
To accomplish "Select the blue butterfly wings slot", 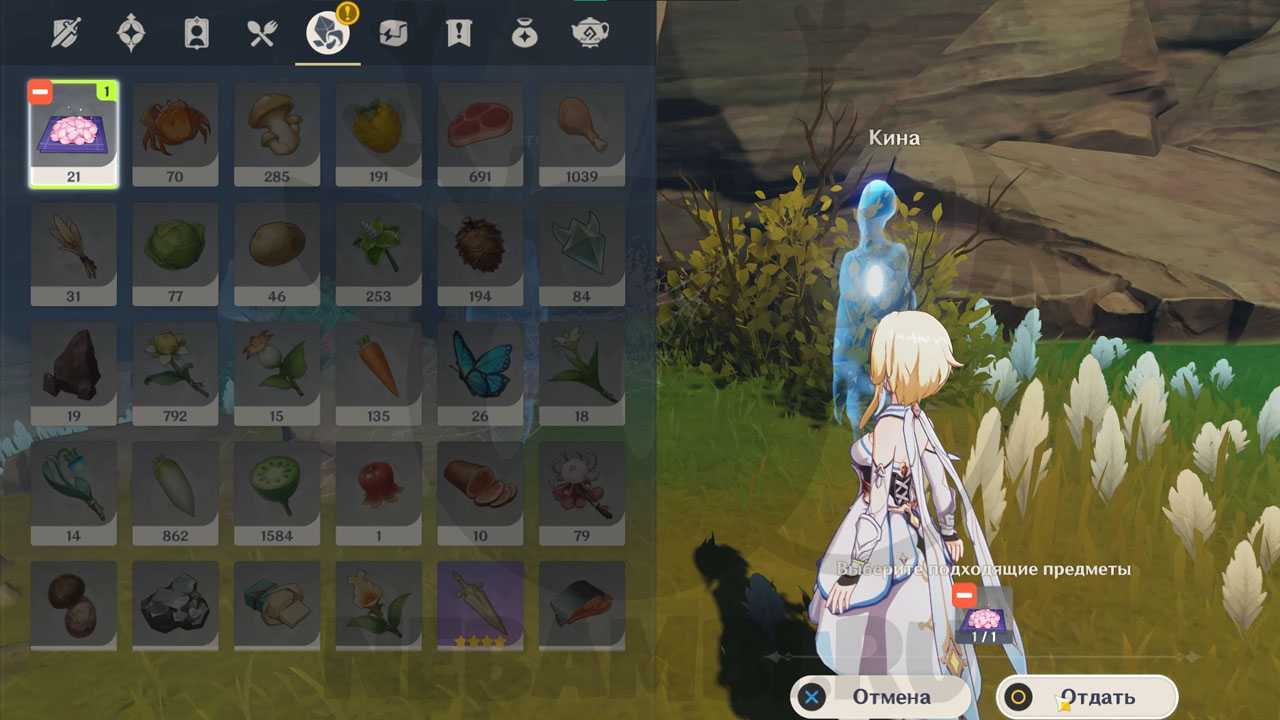I will (x=480, y=373).
